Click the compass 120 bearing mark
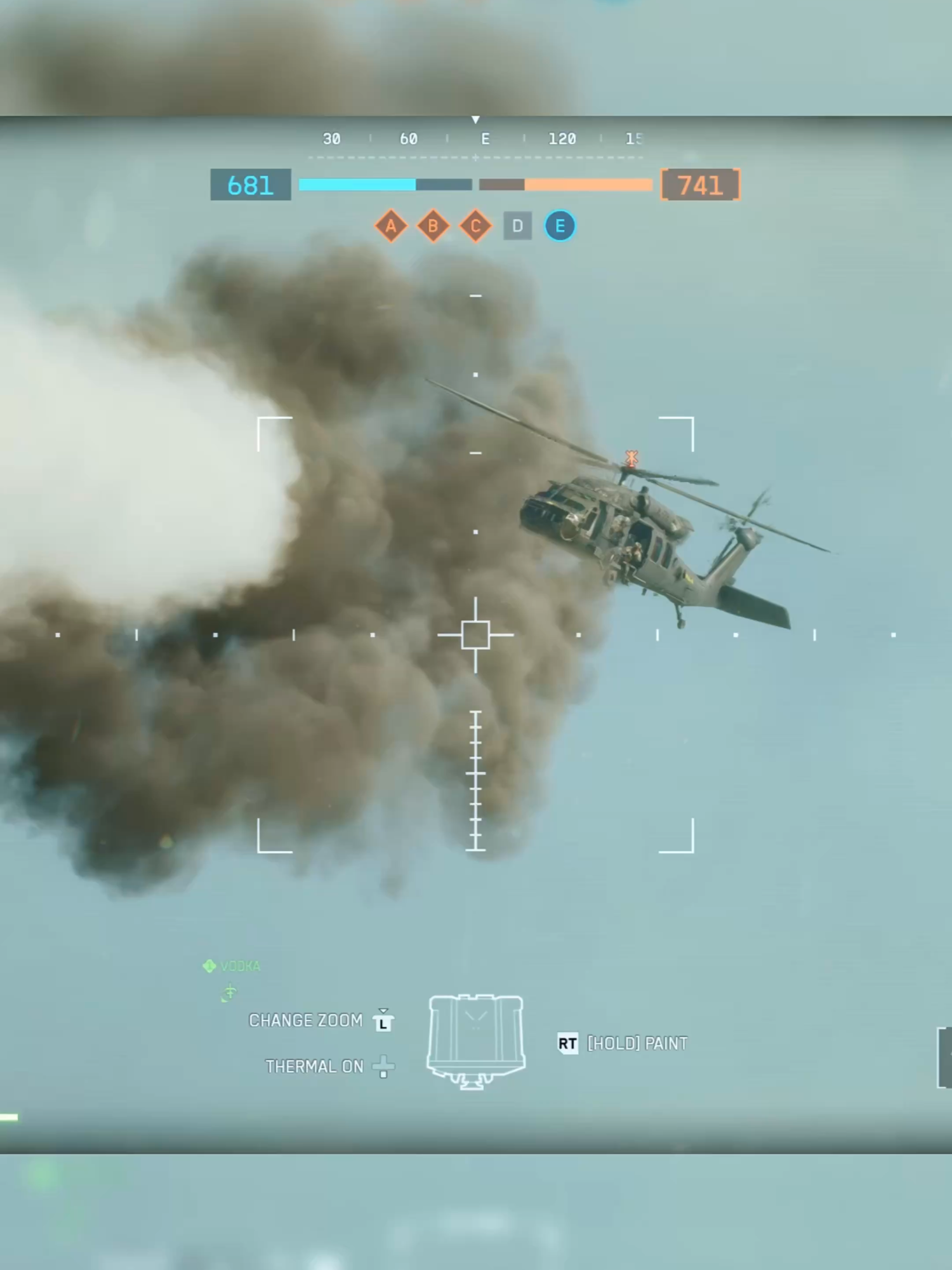The image size is (952, 1270). (564, 140)
